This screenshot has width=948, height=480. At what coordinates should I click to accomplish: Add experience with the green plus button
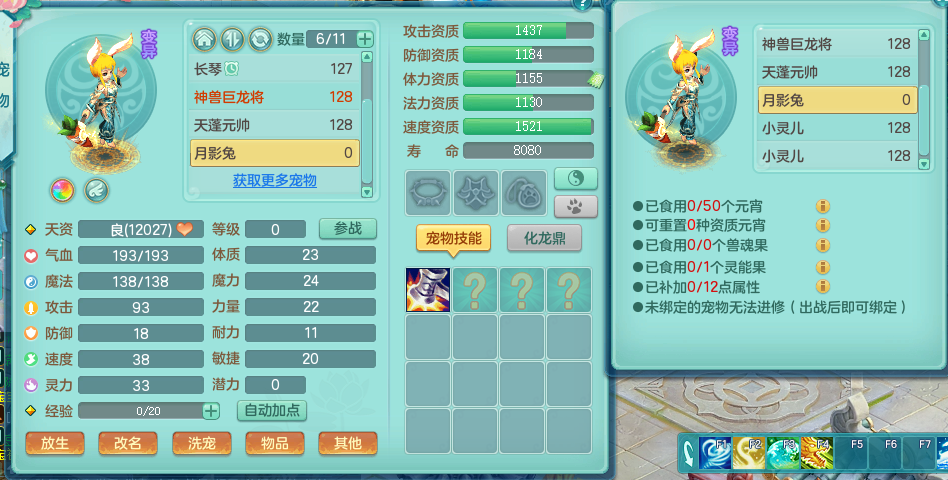pos(211,410)
